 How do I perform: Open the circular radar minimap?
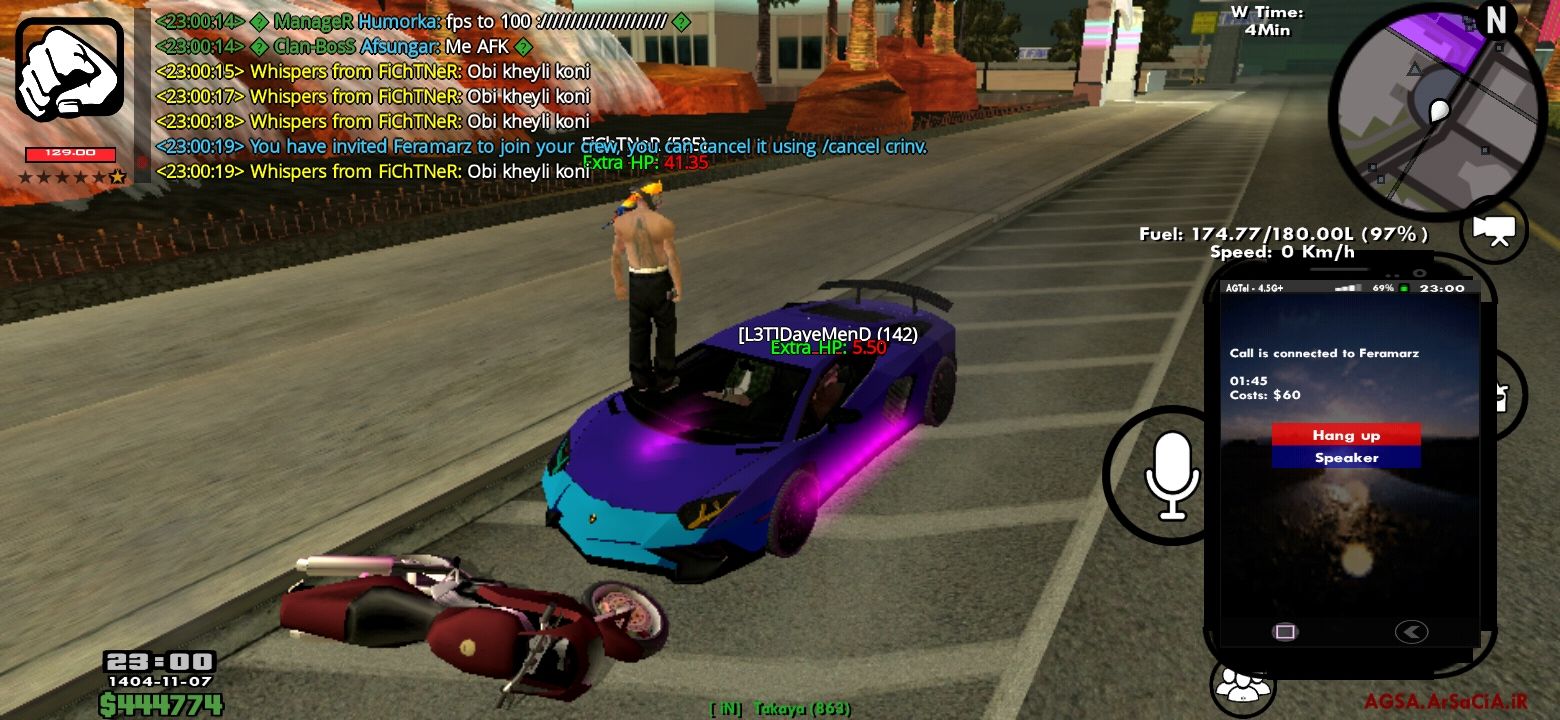pos(1436,112)
